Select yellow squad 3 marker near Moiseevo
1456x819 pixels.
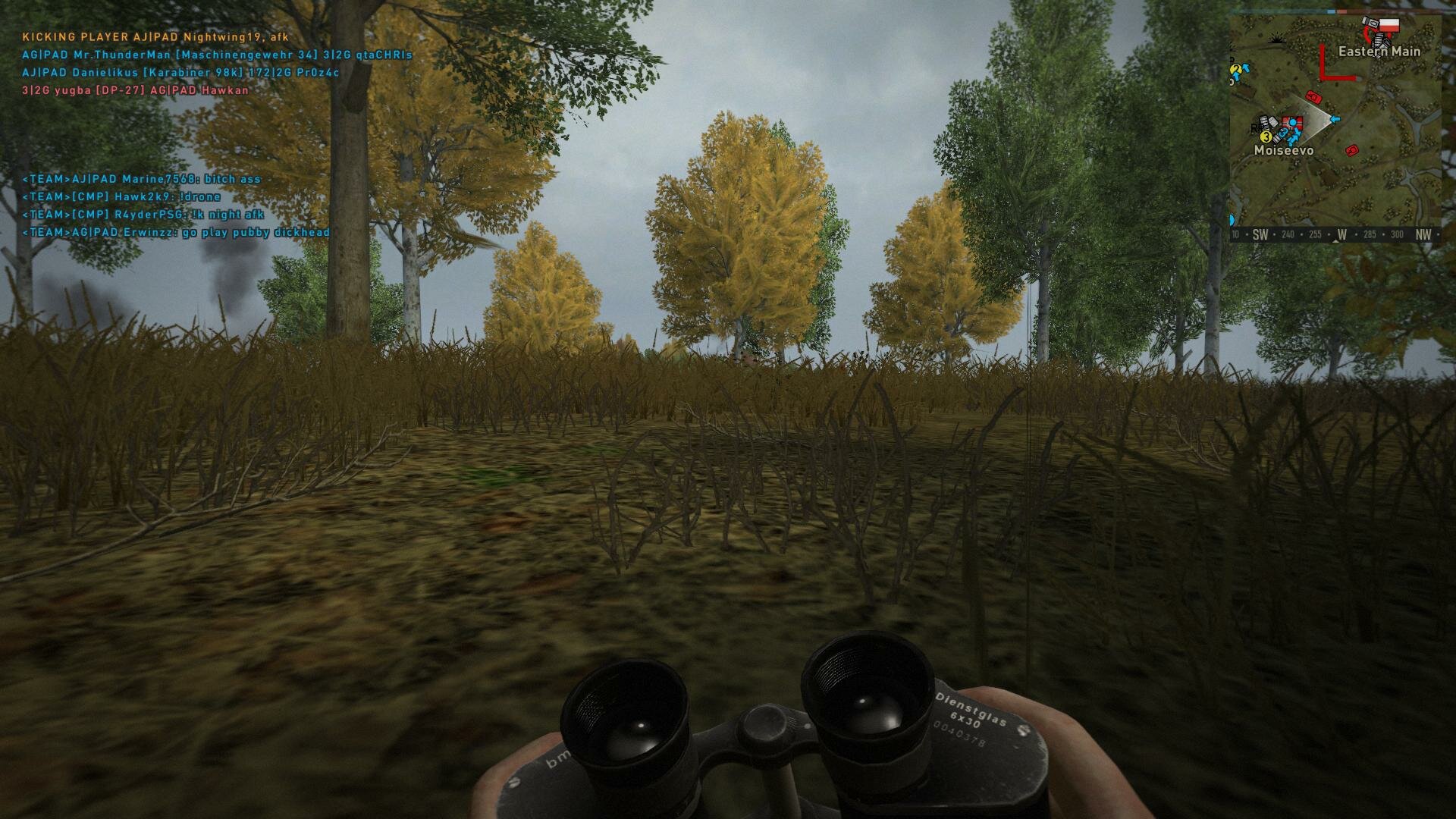point(1266,137)
